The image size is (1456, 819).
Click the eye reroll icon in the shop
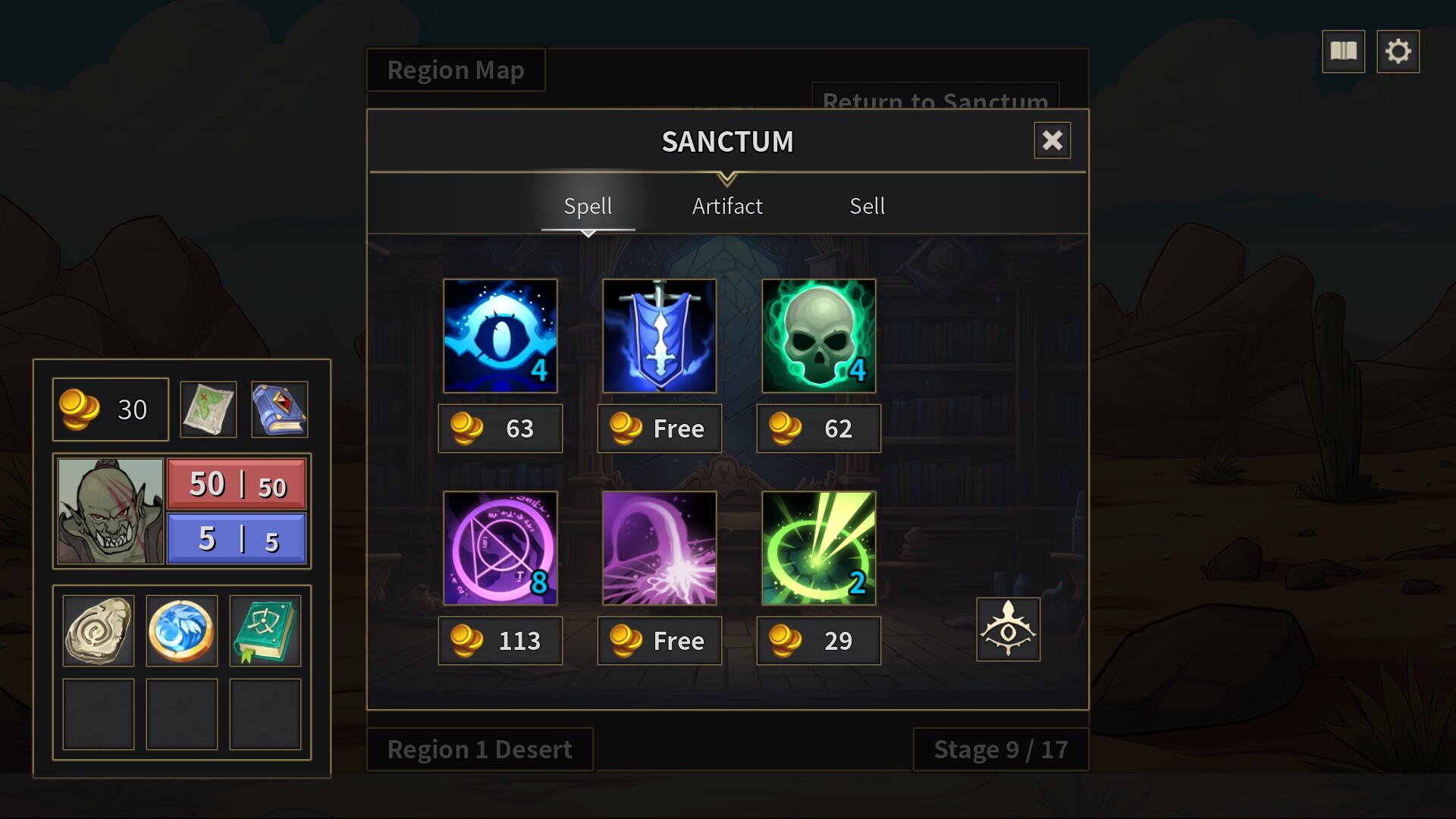1008,629
